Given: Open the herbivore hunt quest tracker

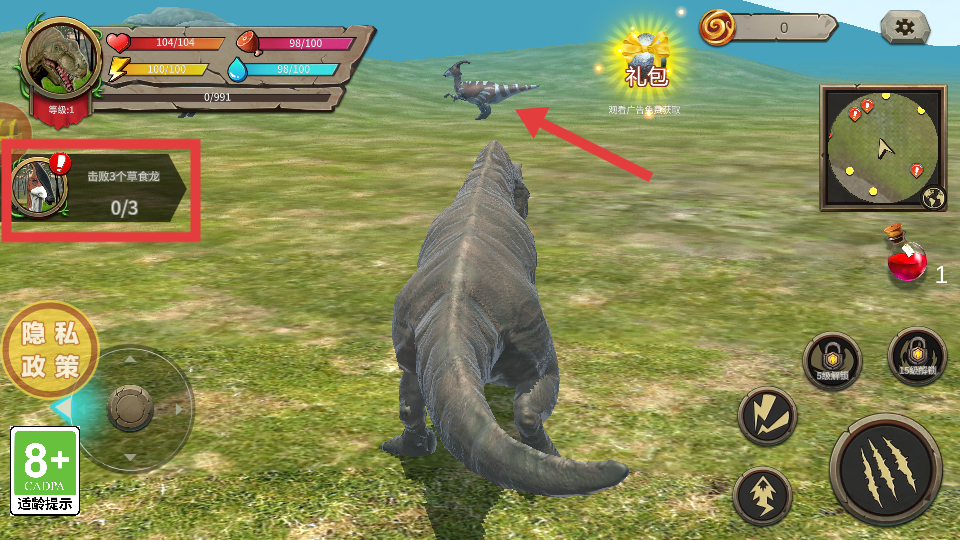Looking at the screenshot, I should (100, 189).
